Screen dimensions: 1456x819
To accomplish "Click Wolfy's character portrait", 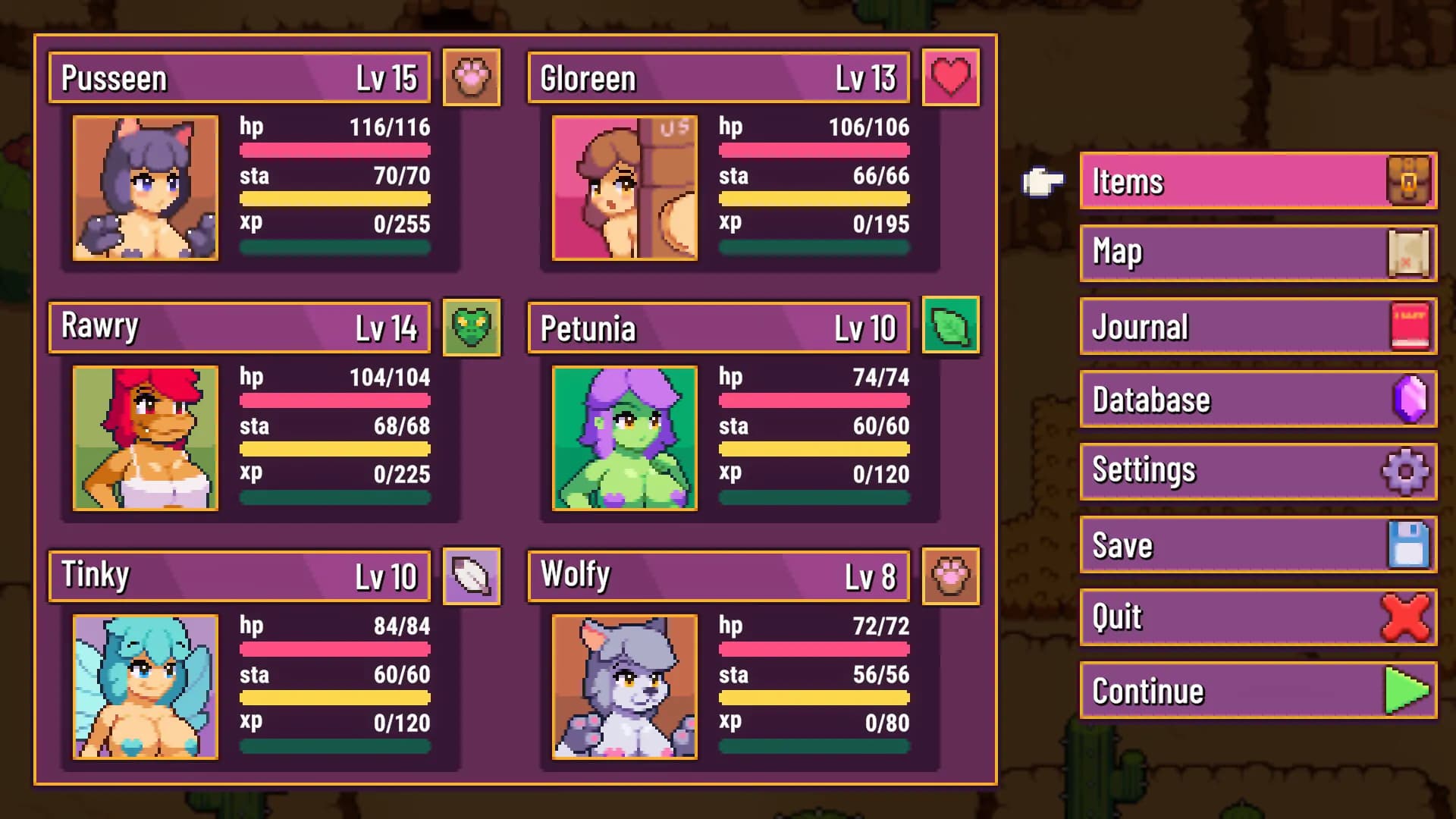I will click(x=624, y=686).
